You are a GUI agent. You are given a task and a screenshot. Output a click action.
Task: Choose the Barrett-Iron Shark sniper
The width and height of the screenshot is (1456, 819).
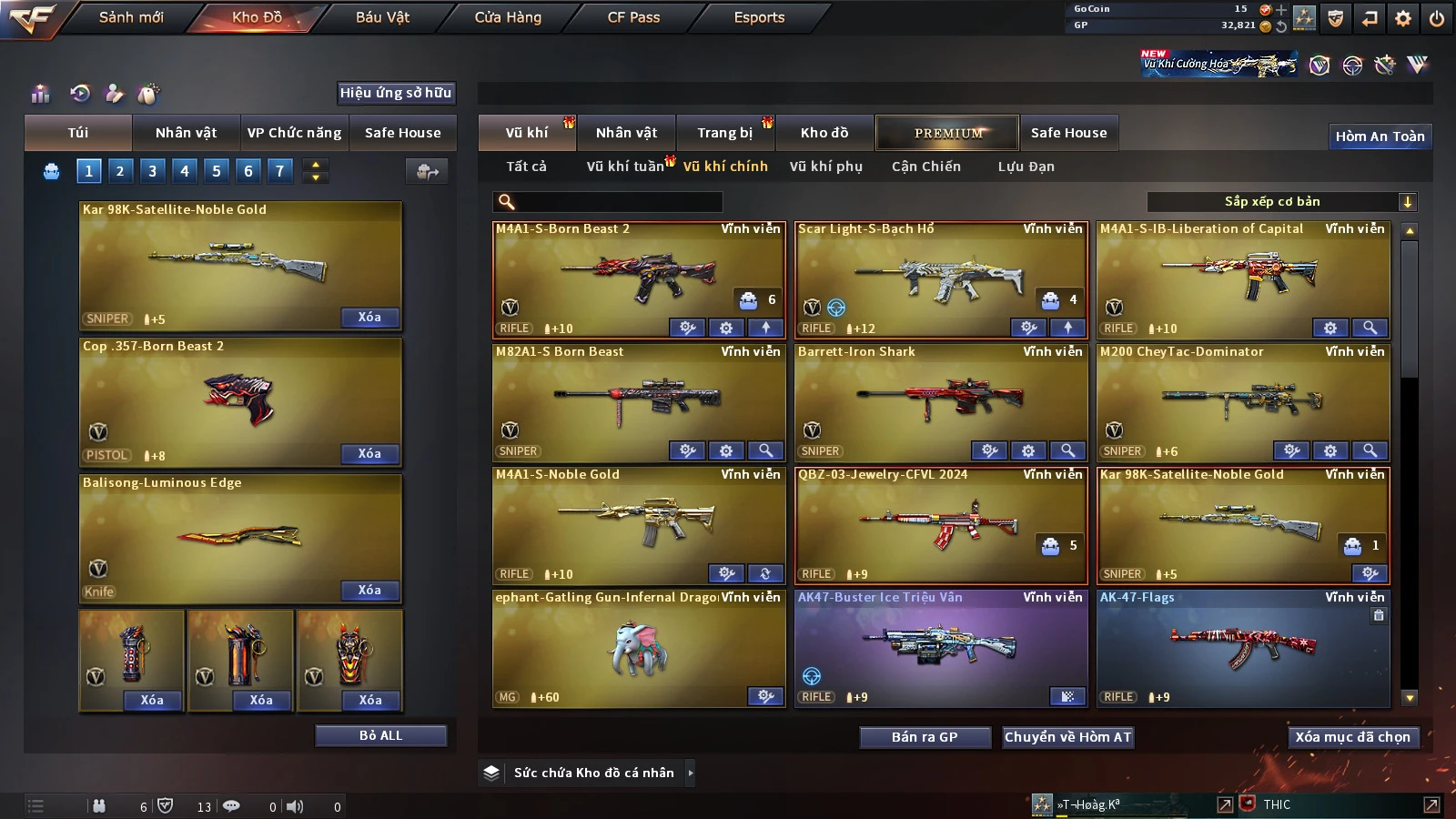click(940, 396)
